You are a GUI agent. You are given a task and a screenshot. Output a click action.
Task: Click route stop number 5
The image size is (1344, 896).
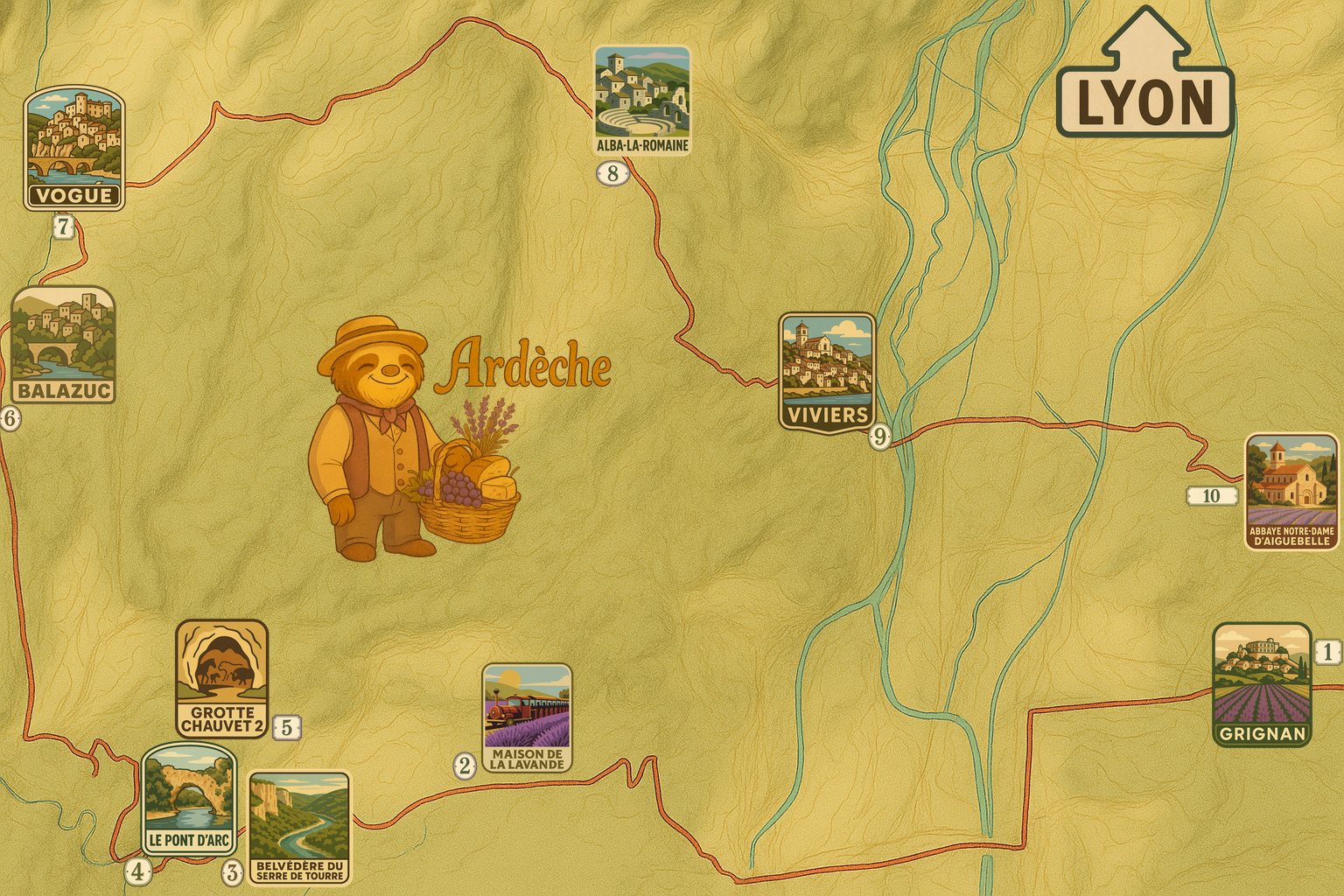pos(286,727)
